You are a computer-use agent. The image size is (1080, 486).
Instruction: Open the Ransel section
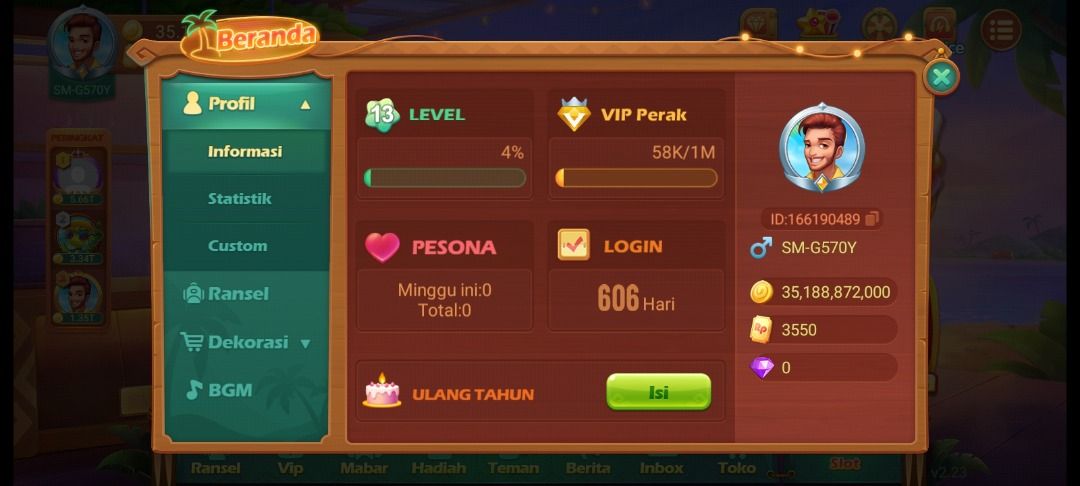tap(238, 294)
